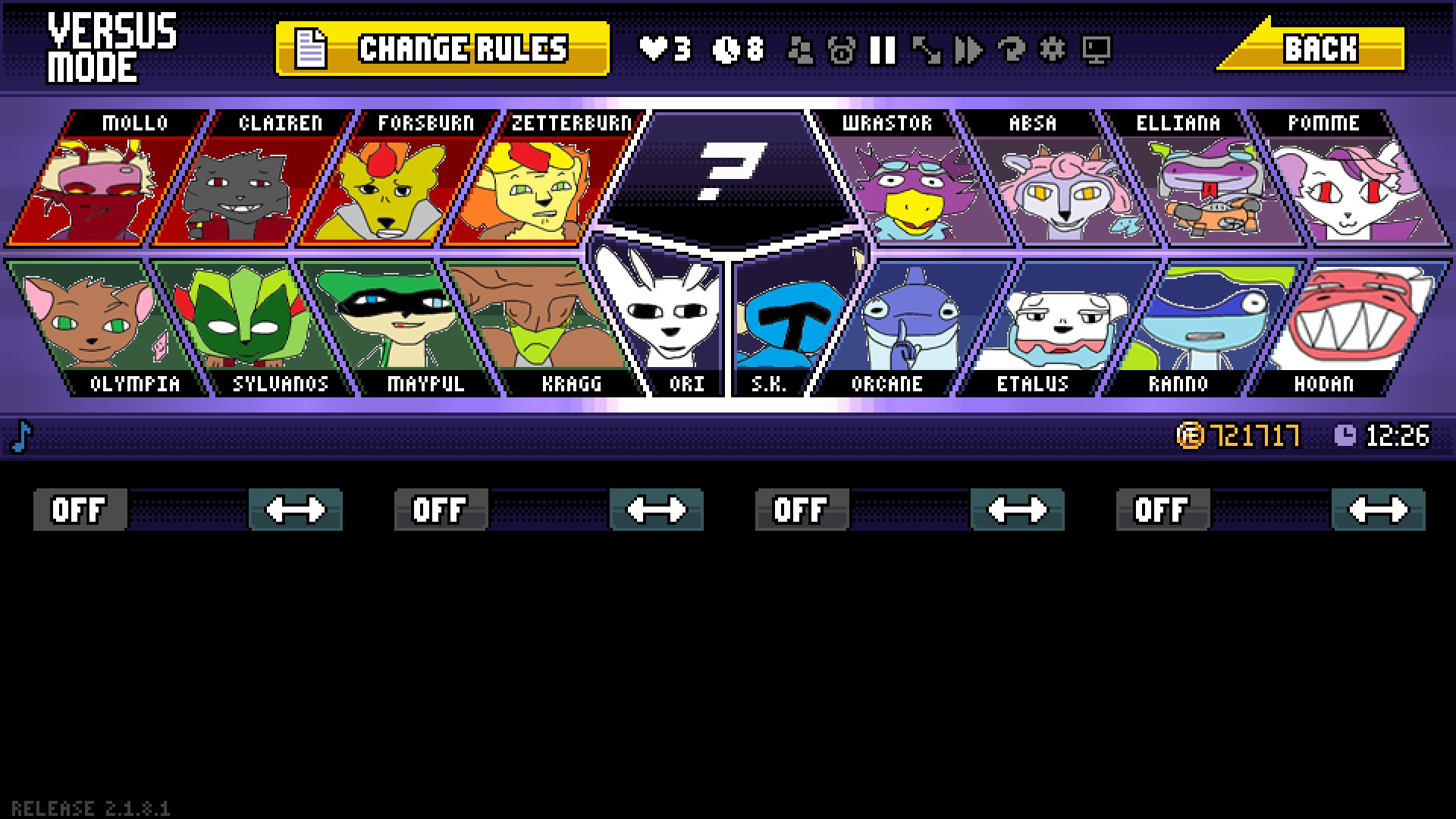
Task: Open the music note selector
Action: point(23,436)
